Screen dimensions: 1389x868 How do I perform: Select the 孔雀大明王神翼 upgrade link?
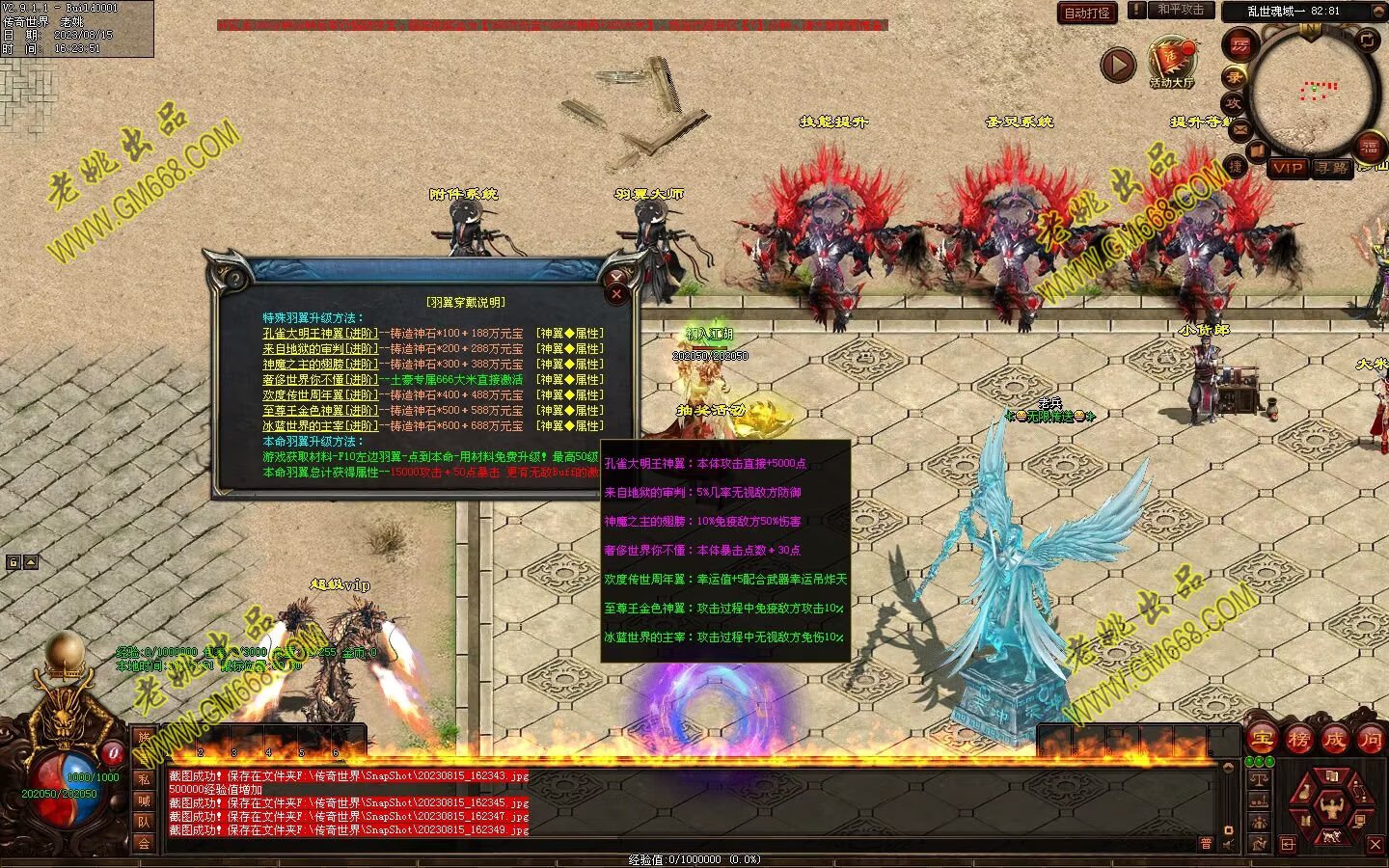pos(320,334)
